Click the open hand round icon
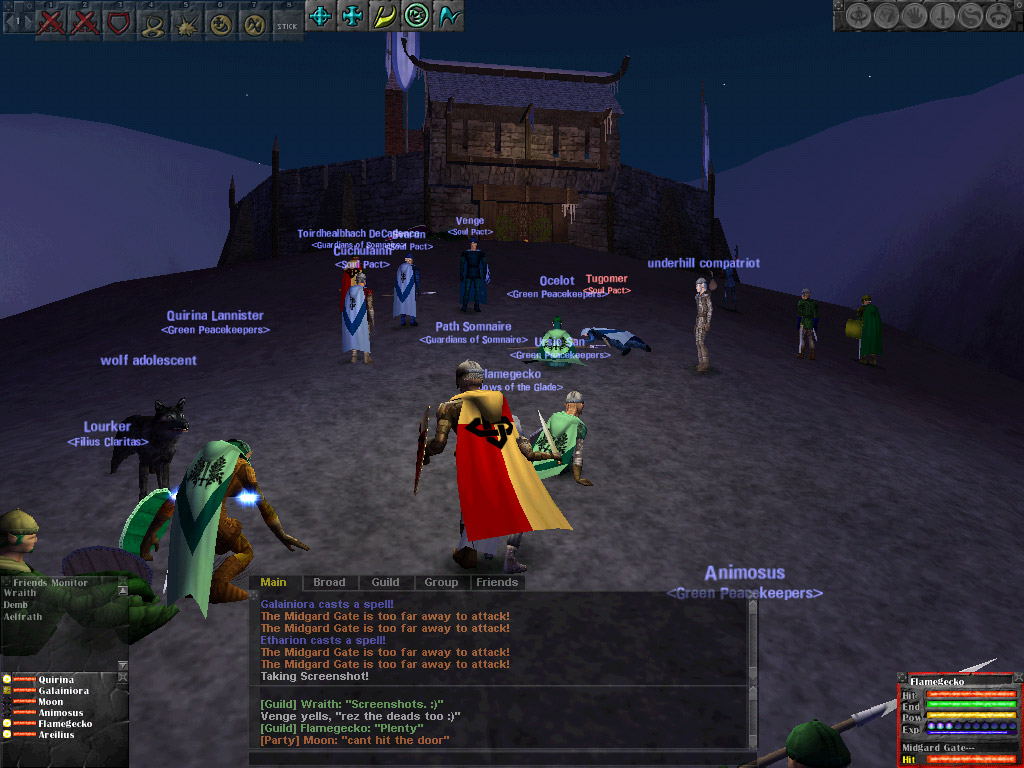The image size is (1024, 768). (915, 16)
